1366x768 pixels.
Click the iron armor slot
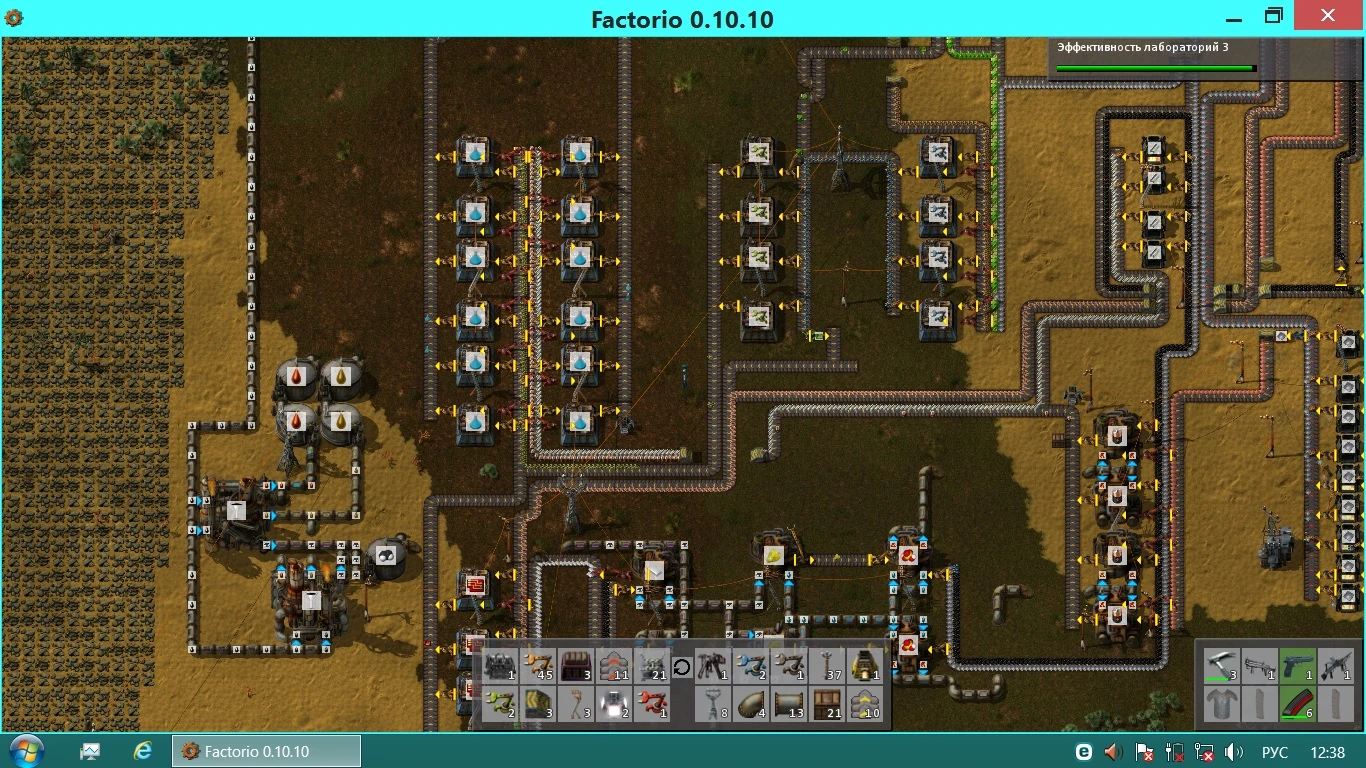[x=1222, y=704]
